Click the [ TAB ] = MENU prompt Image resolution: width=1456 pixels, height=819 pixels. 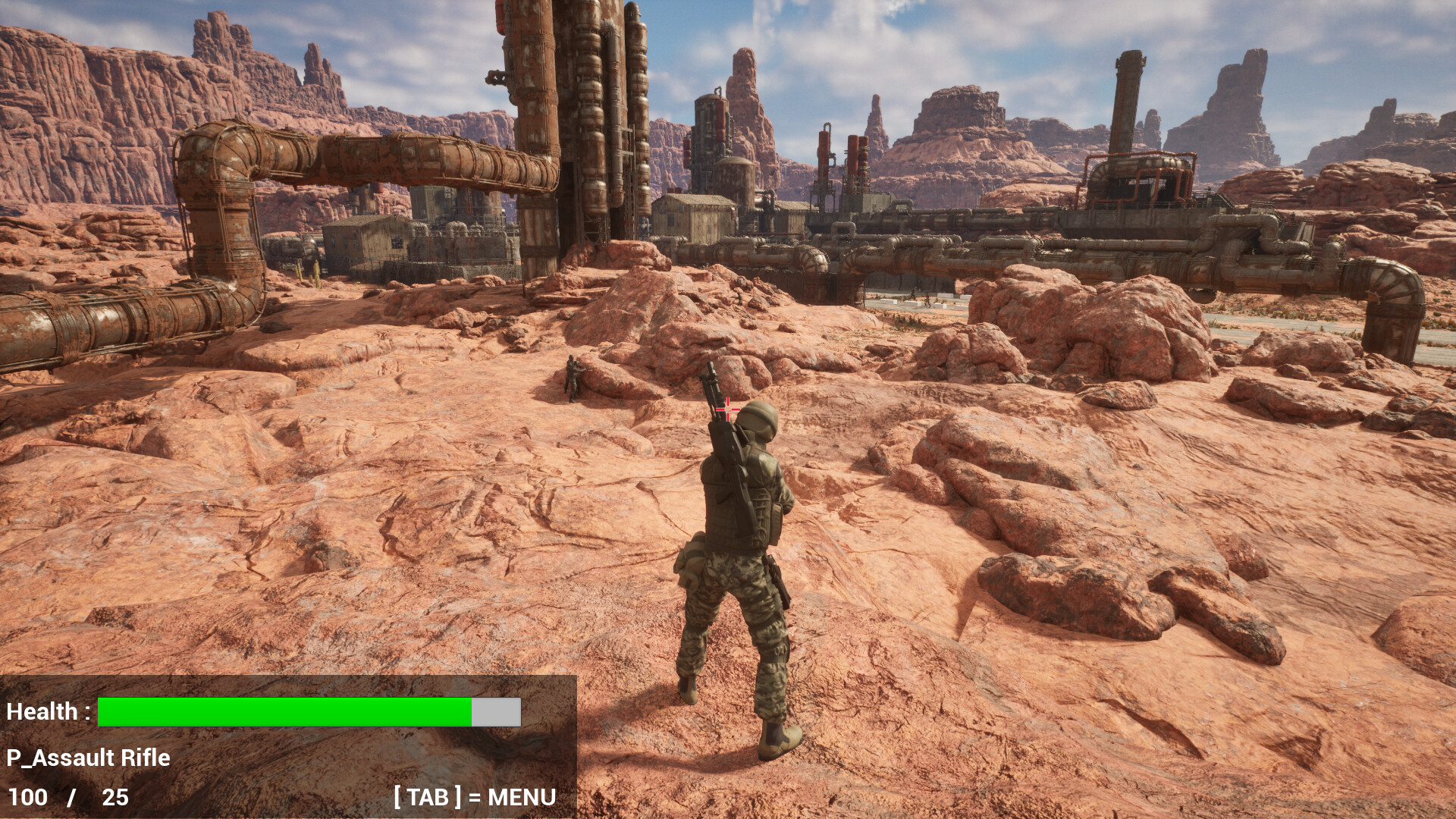pos(474,798)
